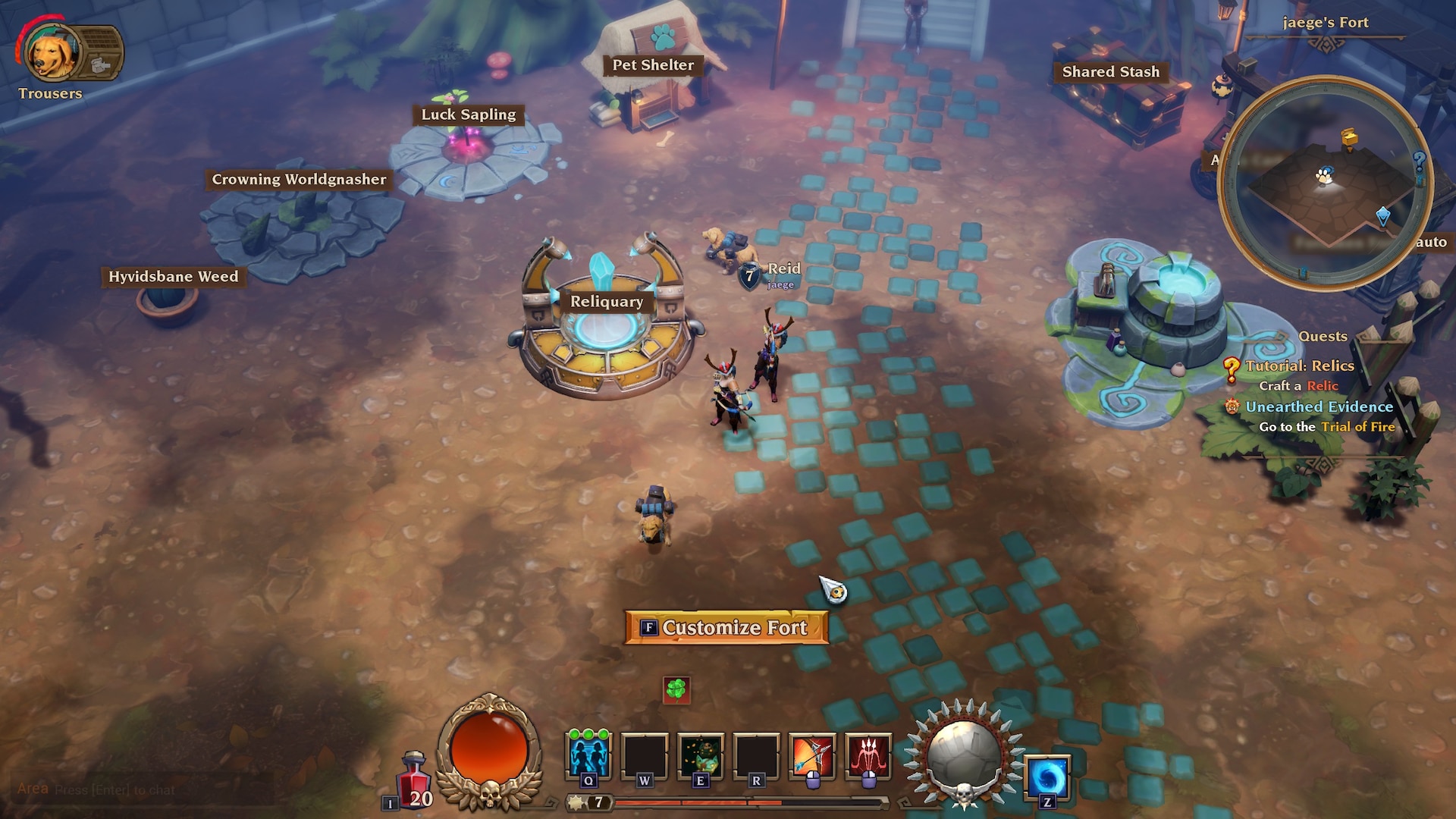Image resolution: width=1456 pixels, height=819 pixels.
Task: Use the red health potion
Action: coord(414,780)
